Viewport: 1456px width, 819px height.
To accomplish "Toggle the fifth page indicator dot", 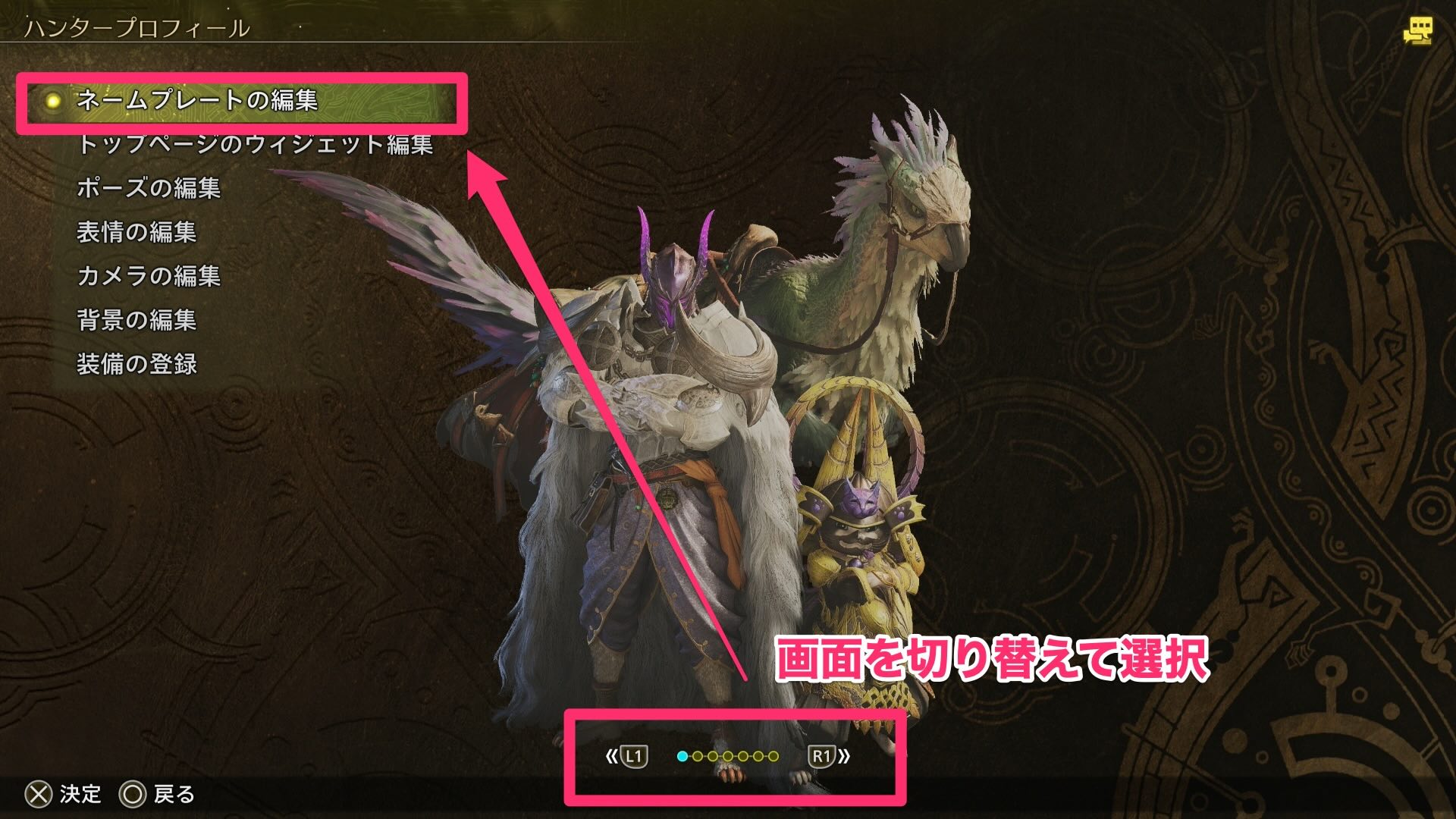I will click(x=743, y=756).
